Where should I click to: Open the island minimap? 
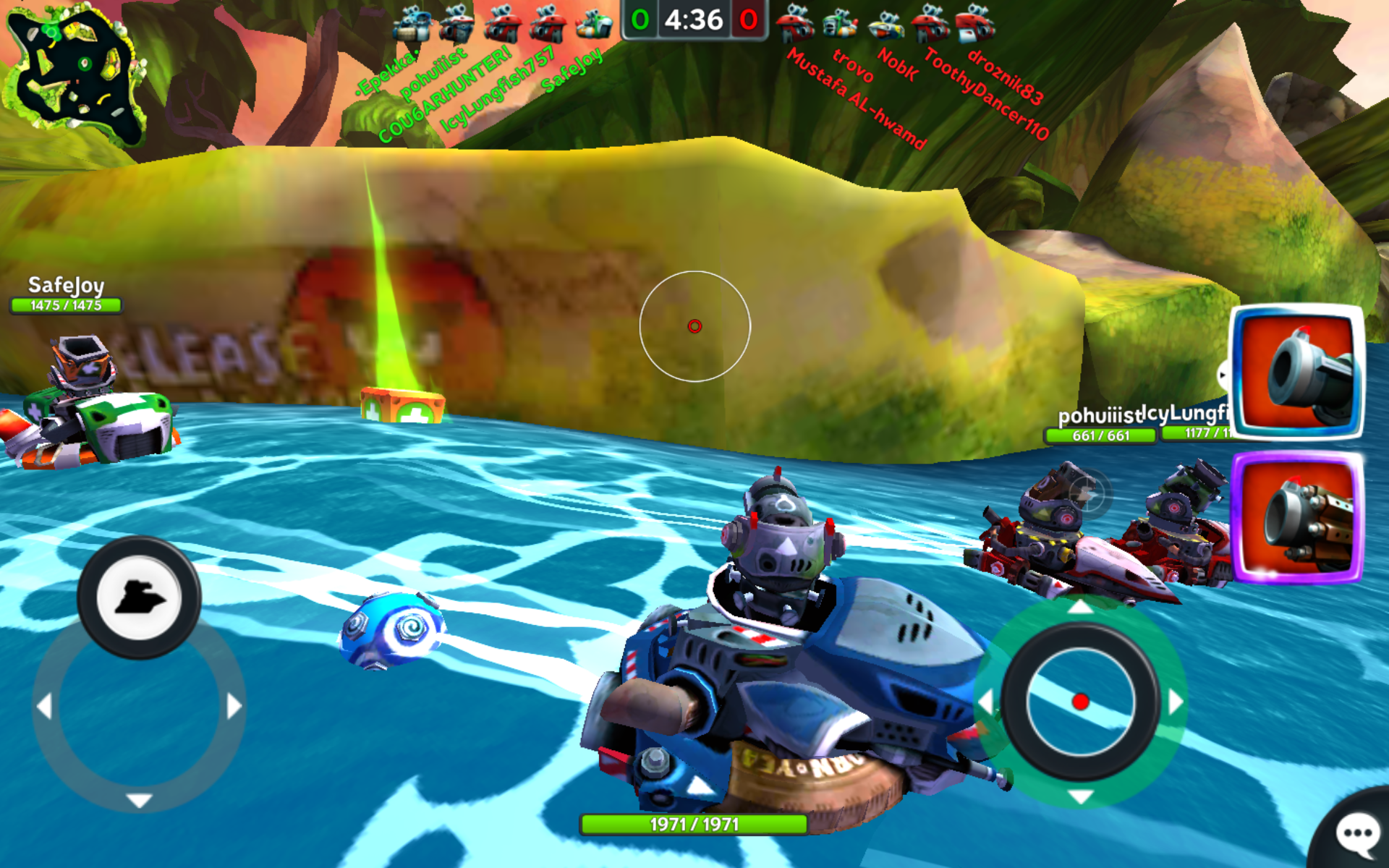pos(76,76)
